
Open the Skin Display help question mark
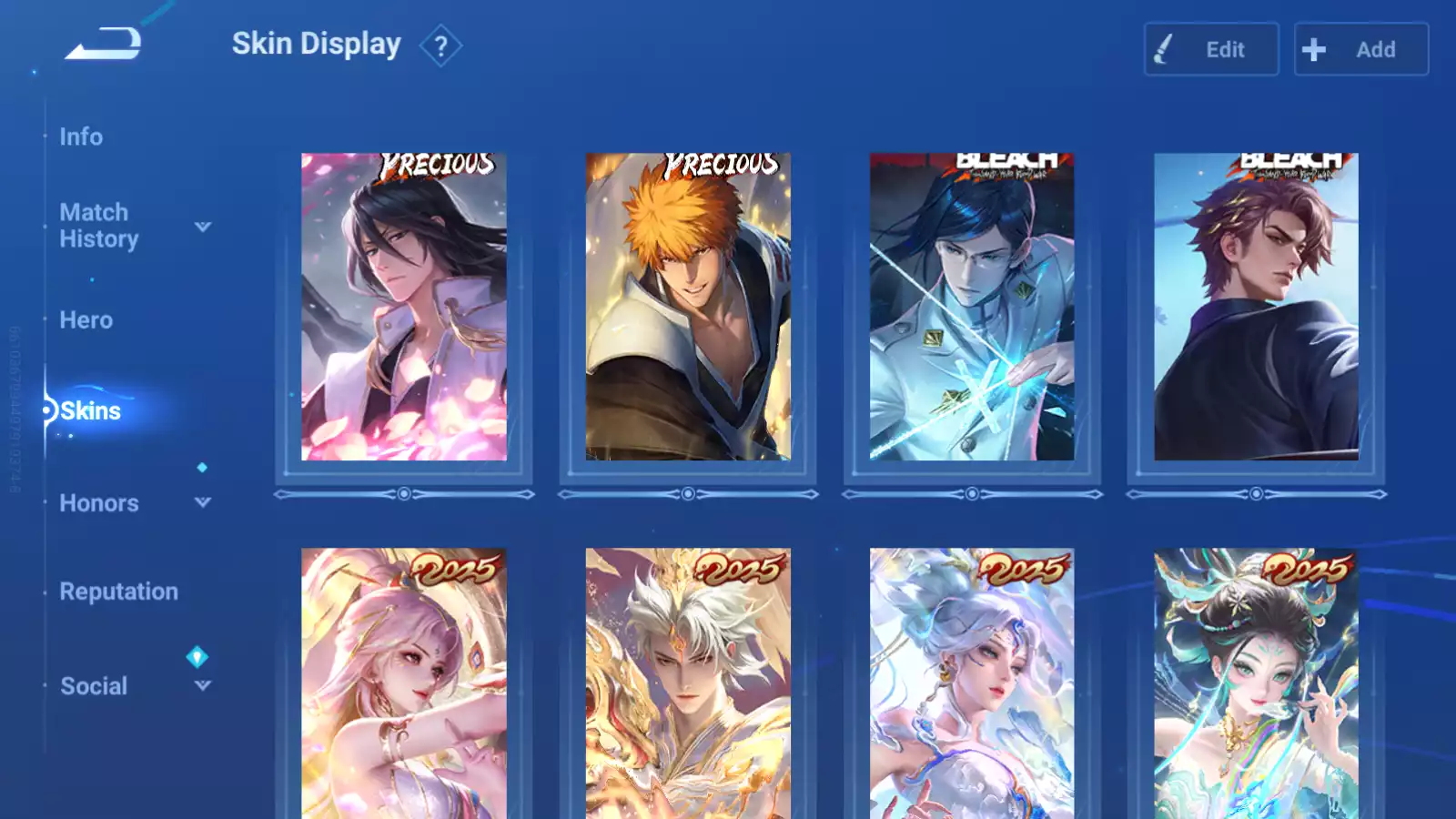point(440,45)
